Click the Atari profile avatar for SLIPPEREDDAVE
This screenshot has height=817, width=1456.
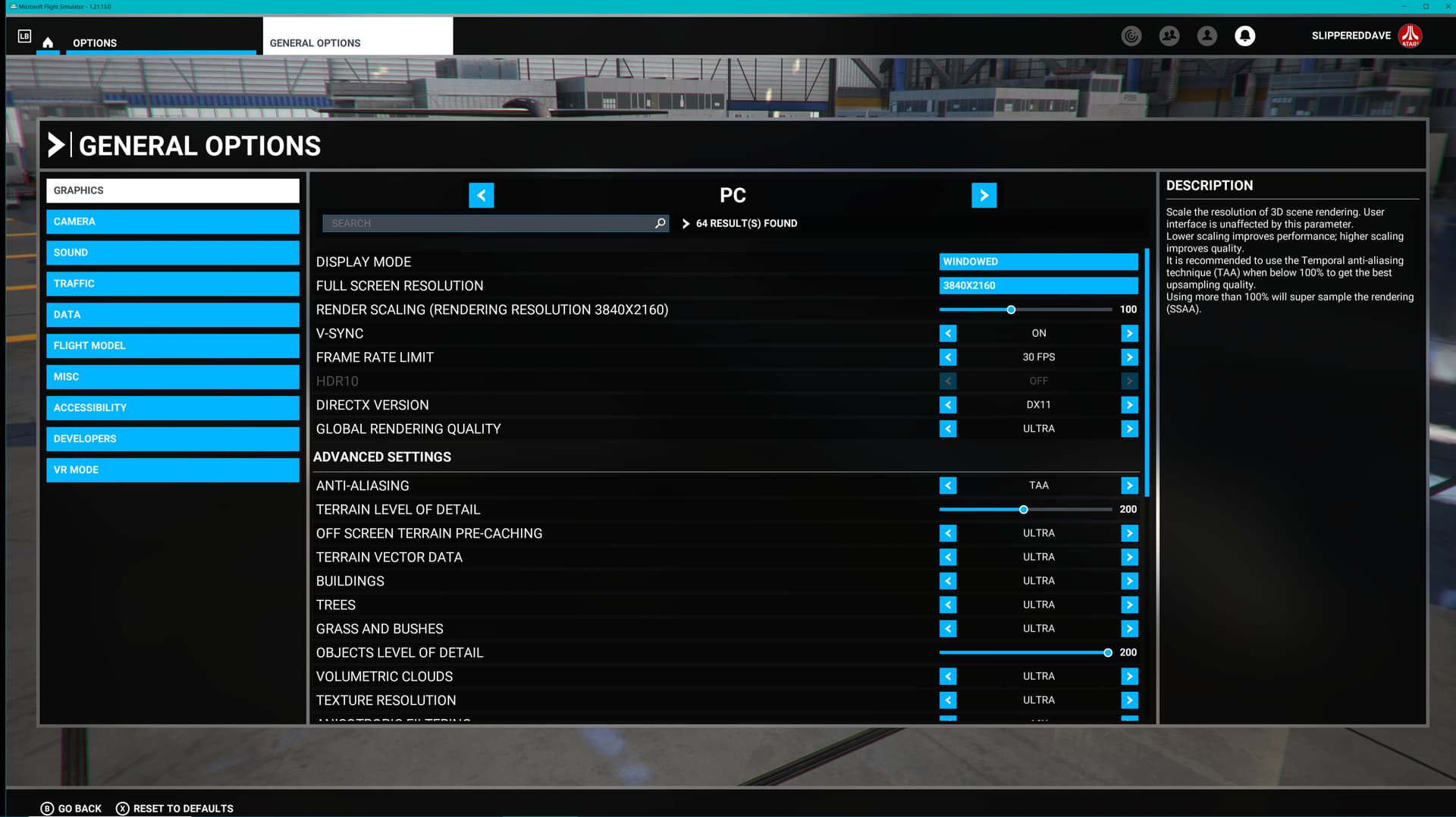tap(1410, 36)
